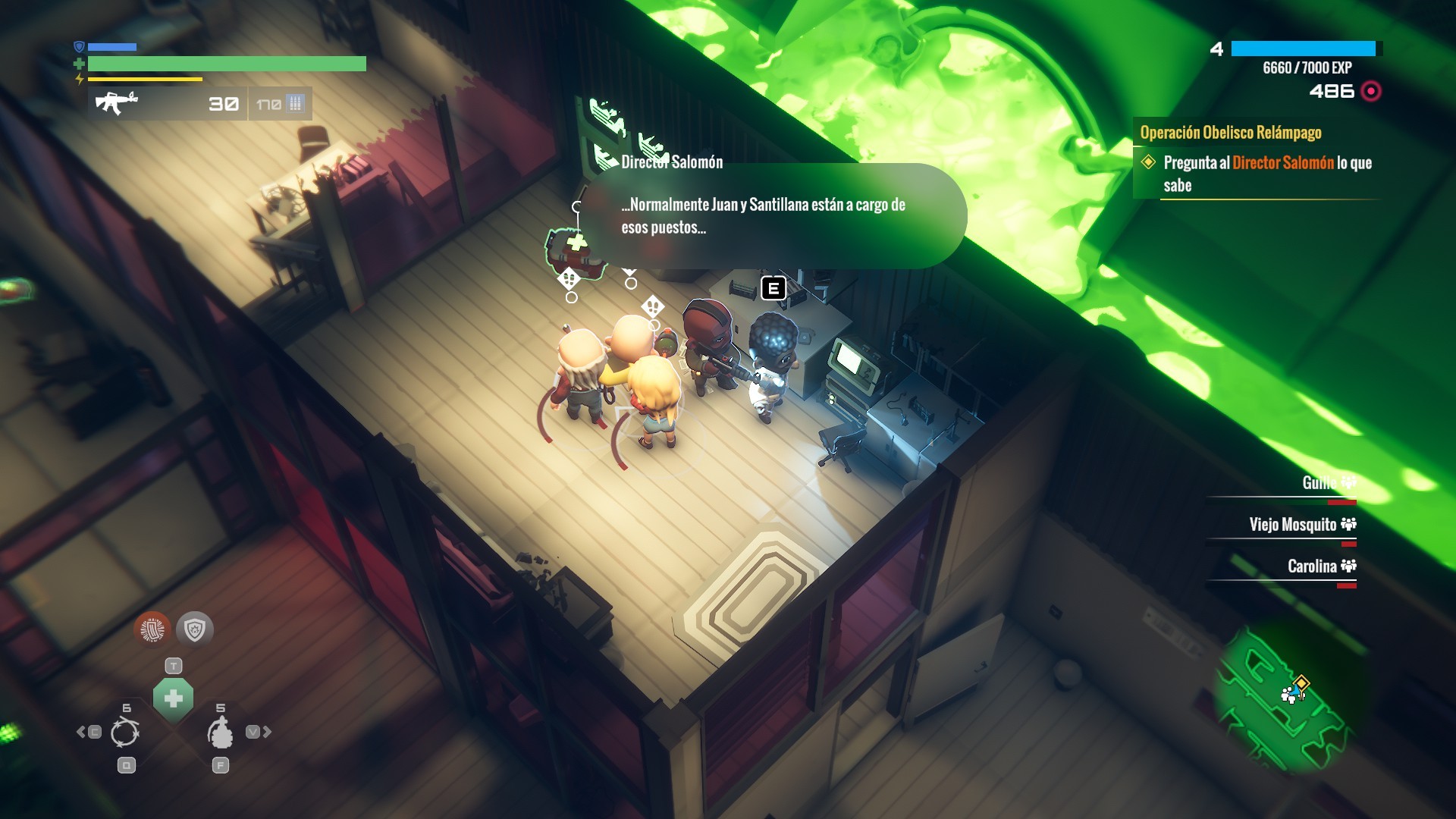The width and height of the screenshot is (1456, 819).
Task: Open the Operación Obelisco Relámpago quest tracker
Action: [1230, 133]
